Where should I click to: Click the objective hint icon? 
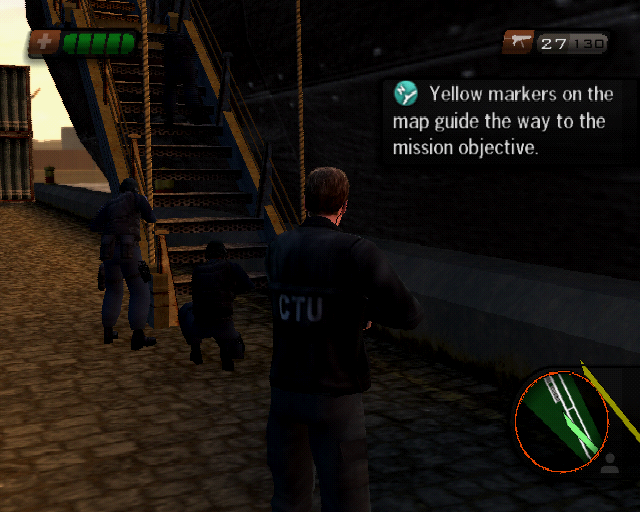coord(406,95)
